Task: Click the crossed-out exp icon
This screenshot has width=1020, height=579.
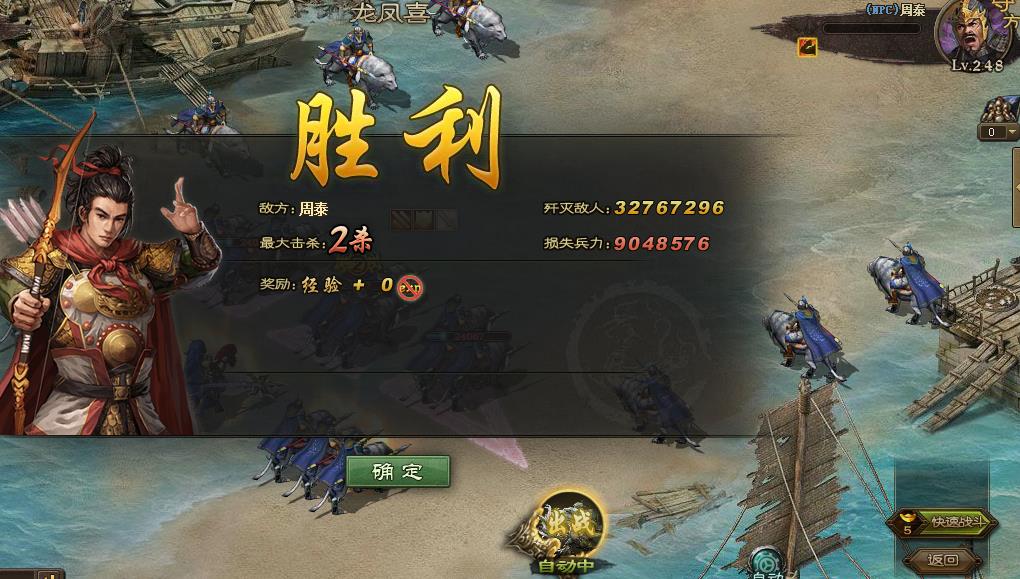Action: (410, 286)
